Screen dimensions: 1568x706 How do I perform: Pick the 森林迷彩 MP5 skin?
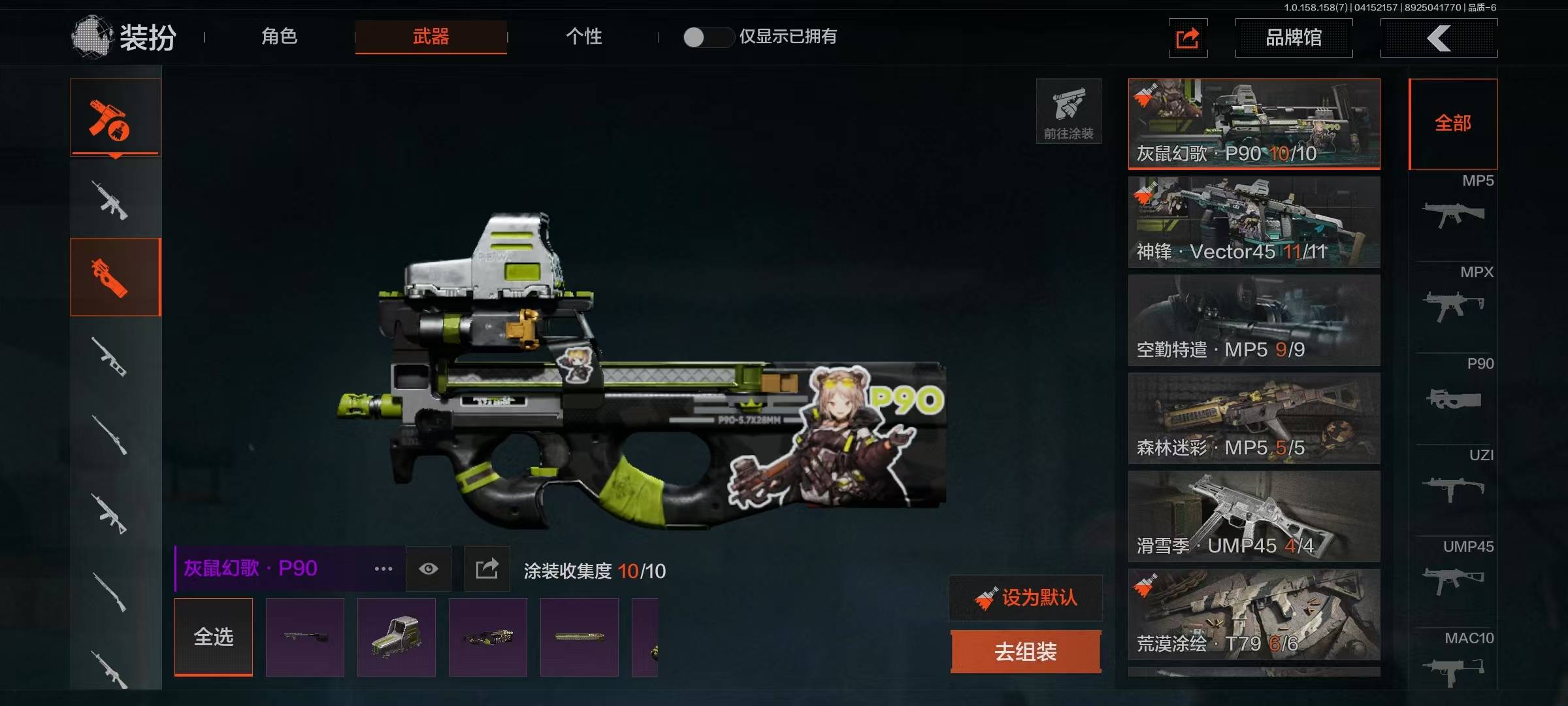tap(1254, 418)
